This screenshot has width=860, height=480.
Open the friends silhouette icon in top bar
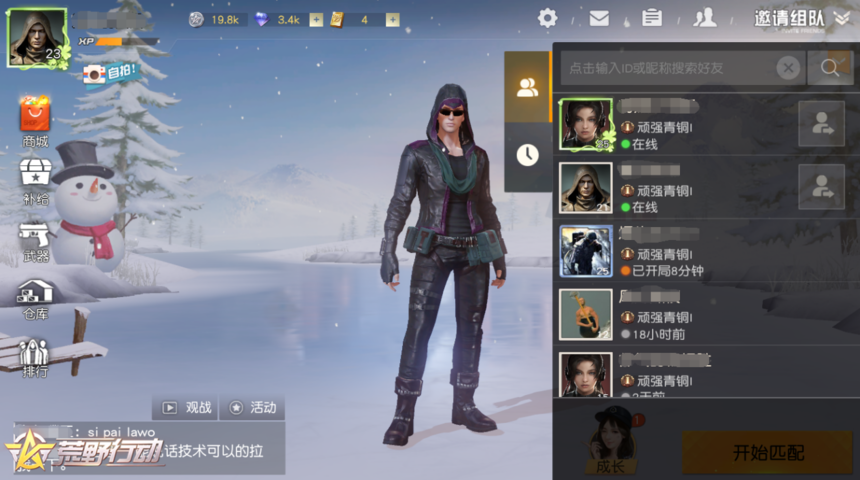point(705,18)
